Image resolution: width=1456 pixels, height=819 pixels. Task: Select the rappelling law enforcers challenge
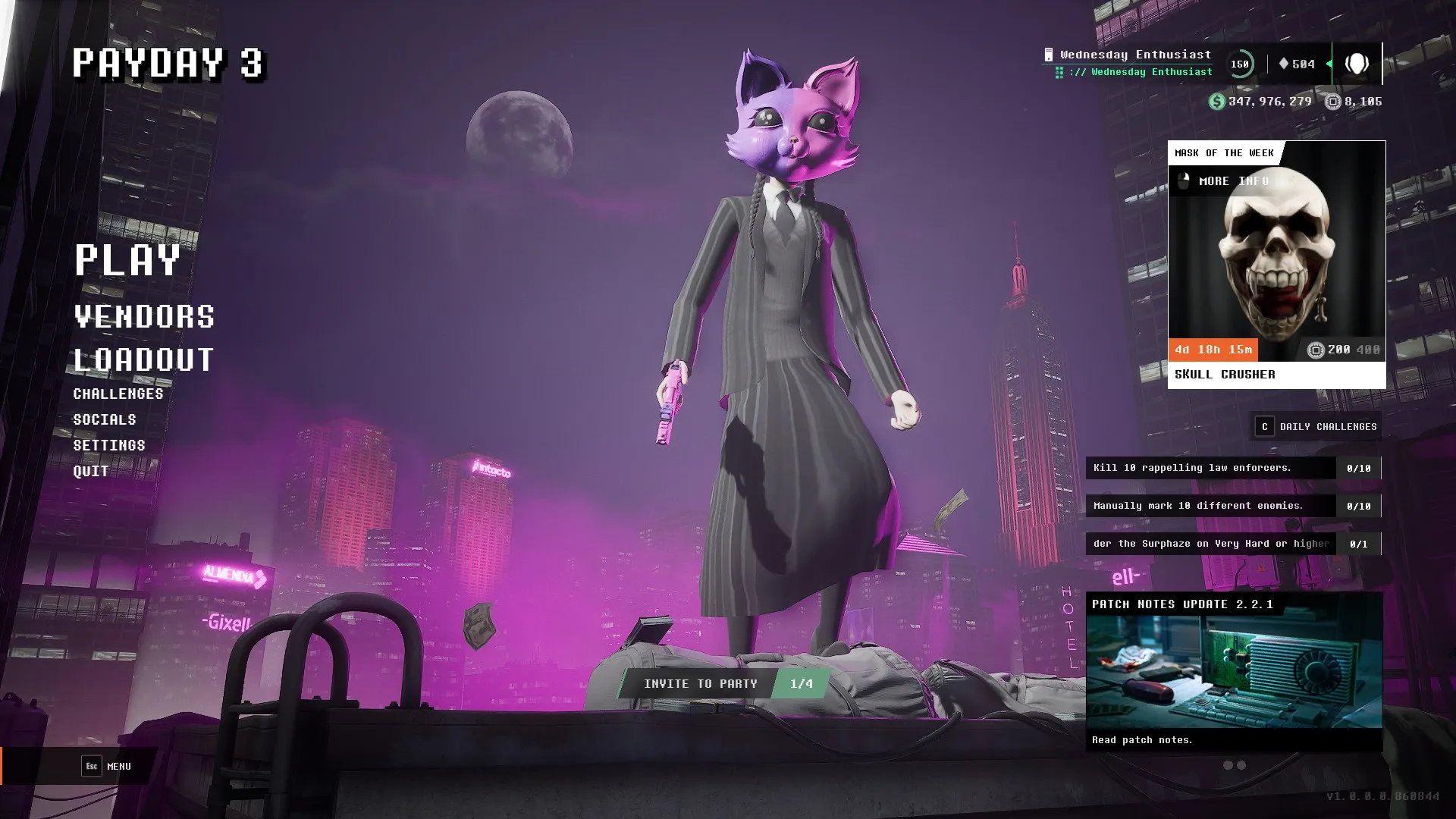coord(1210,468)
